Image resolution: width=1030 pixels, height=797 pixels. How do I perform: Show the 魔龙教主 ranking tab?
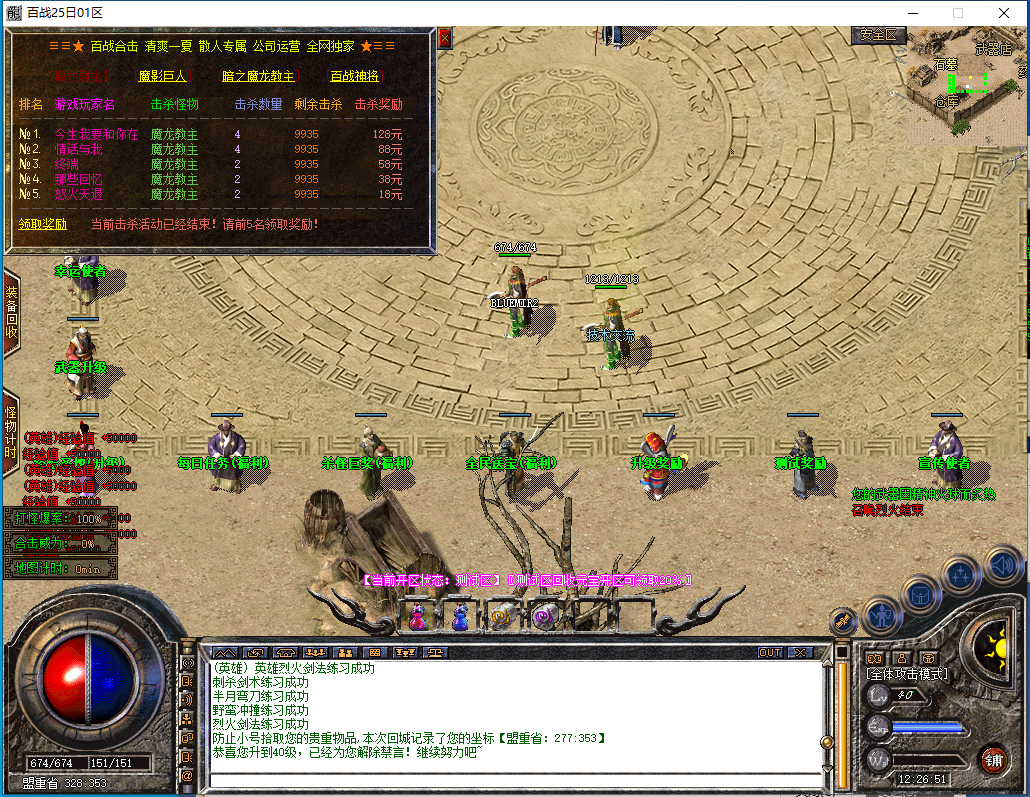pos(80,76)
